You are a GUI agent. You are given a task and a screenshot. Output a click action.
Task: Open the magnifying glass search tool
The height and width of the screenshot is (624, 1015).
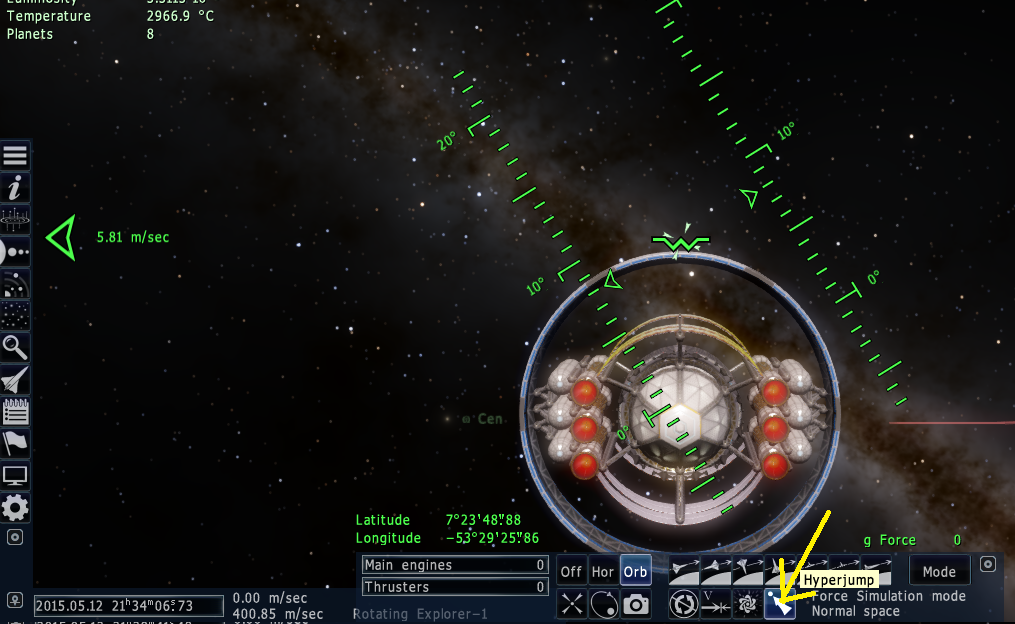(16, 348)
